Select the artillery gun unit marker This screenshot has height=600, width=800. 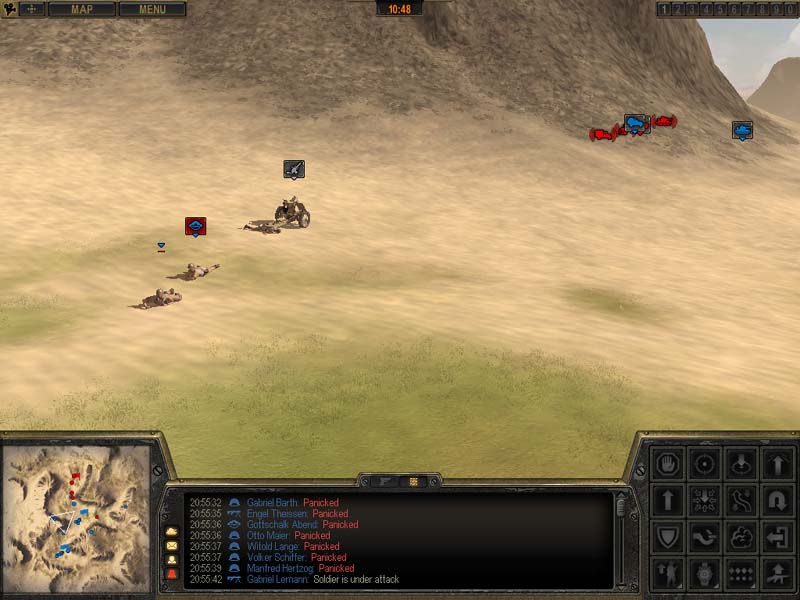[x=293, y=169]
